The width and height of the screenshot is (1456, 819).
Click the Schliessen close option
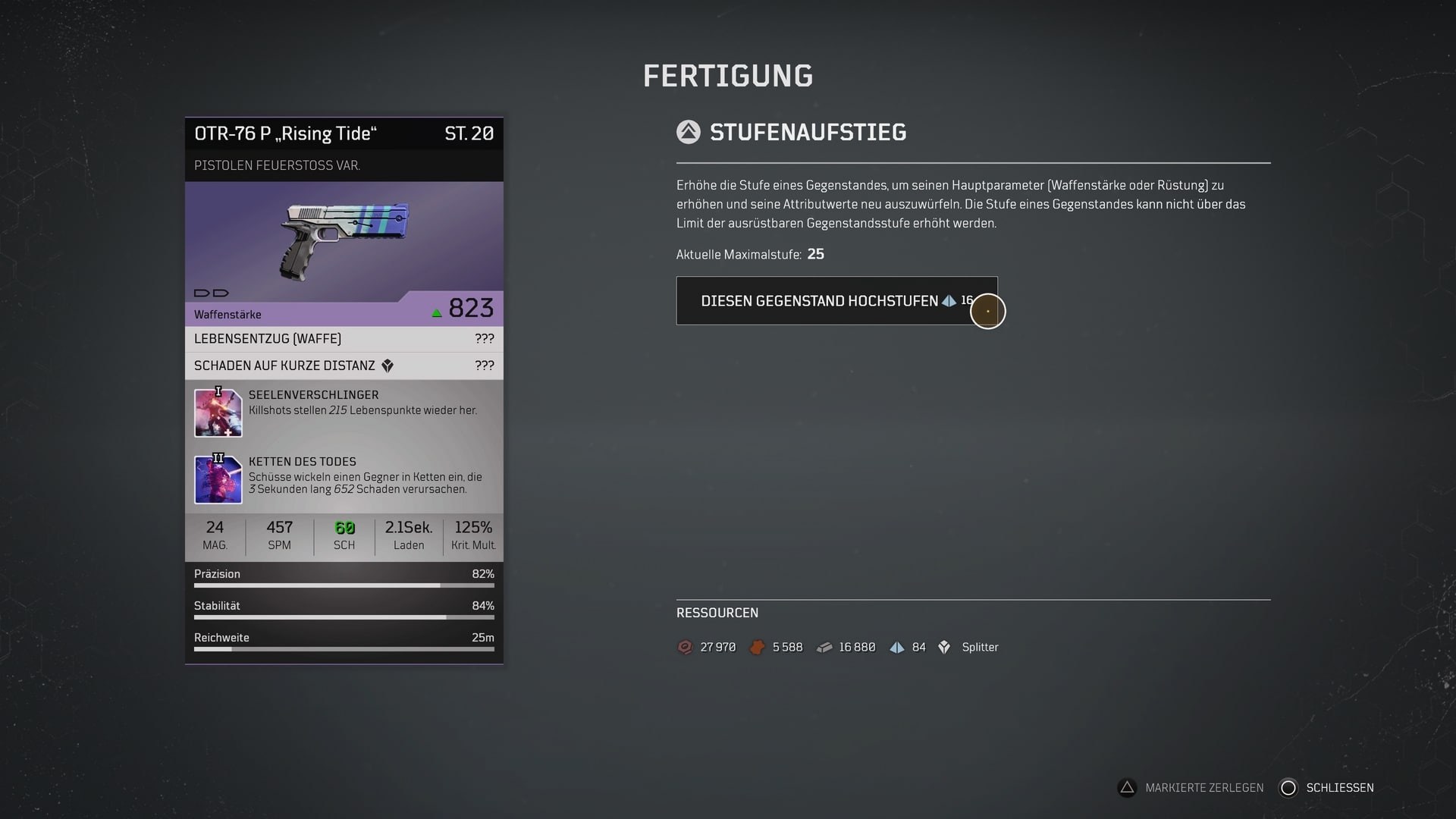1327,788
